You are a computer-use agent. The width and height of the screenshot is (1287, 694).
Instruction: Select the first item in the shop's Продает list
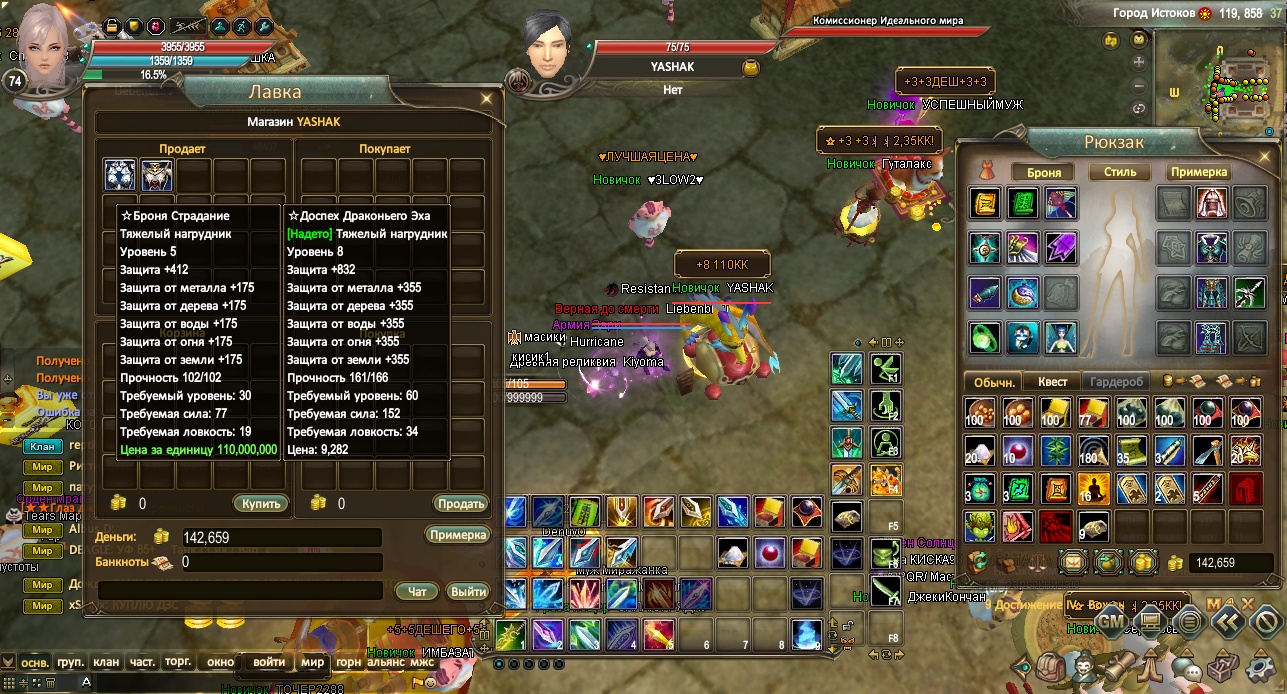coord(120,175)
